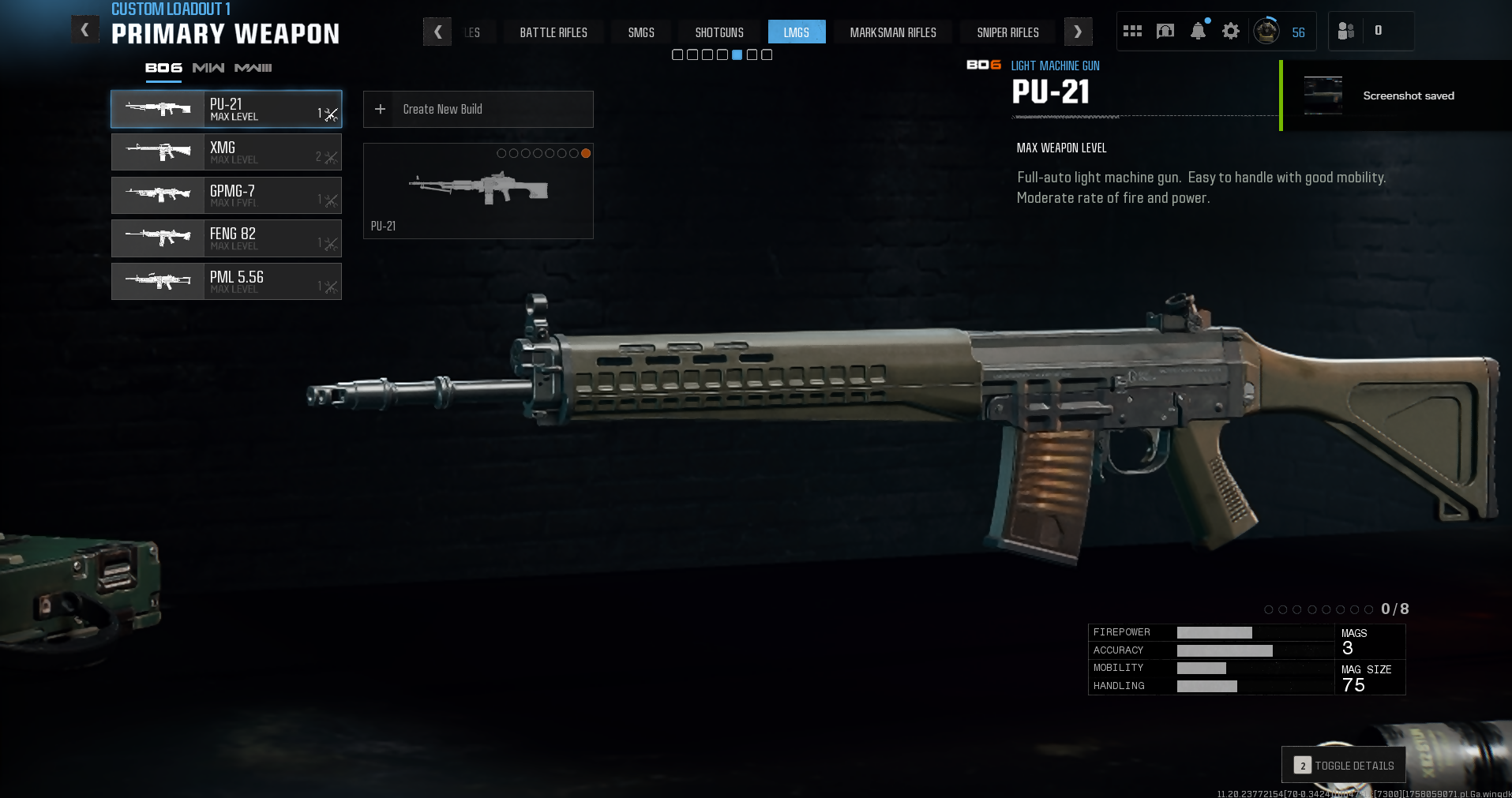This screenshot has width=1512, height=798.
Task: Open the social friends panel
Action: click(x=1346, y=32)
